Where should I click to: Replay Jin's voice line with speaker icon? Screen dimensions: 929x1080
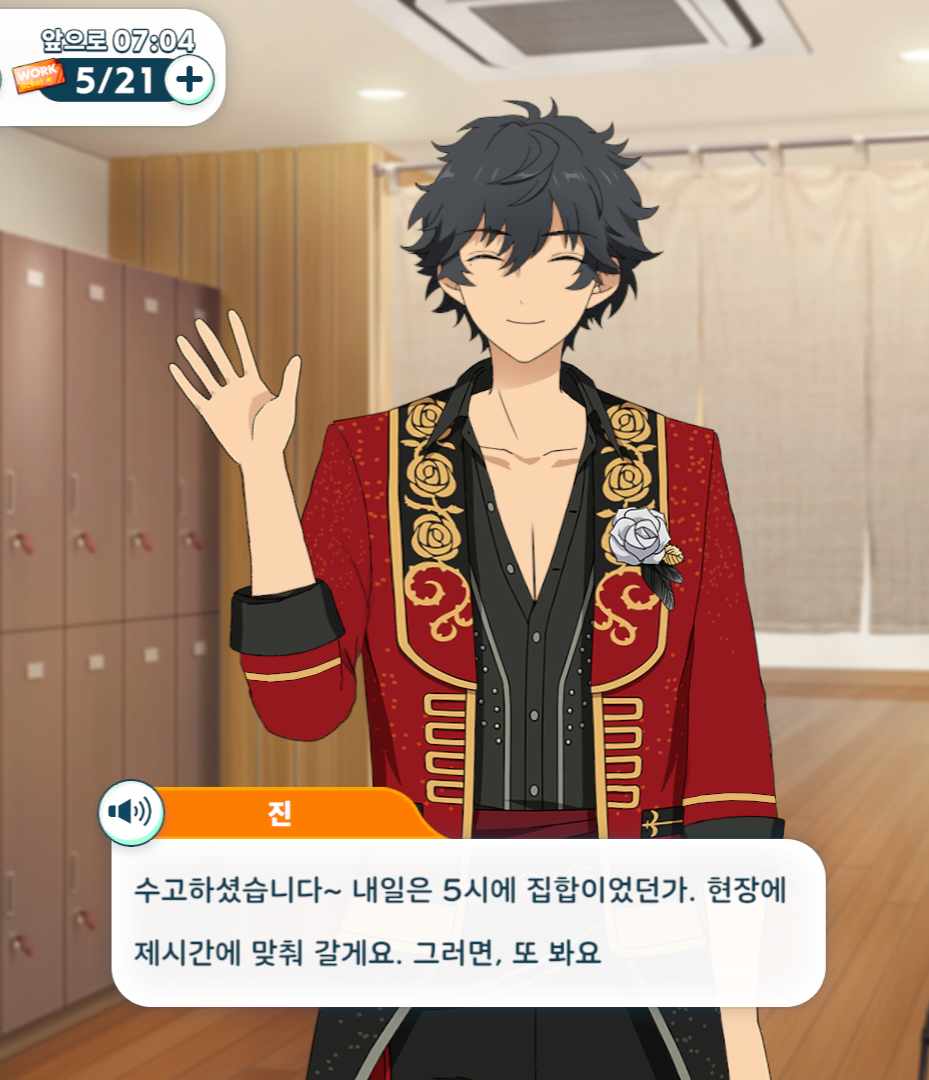[130, 812]
